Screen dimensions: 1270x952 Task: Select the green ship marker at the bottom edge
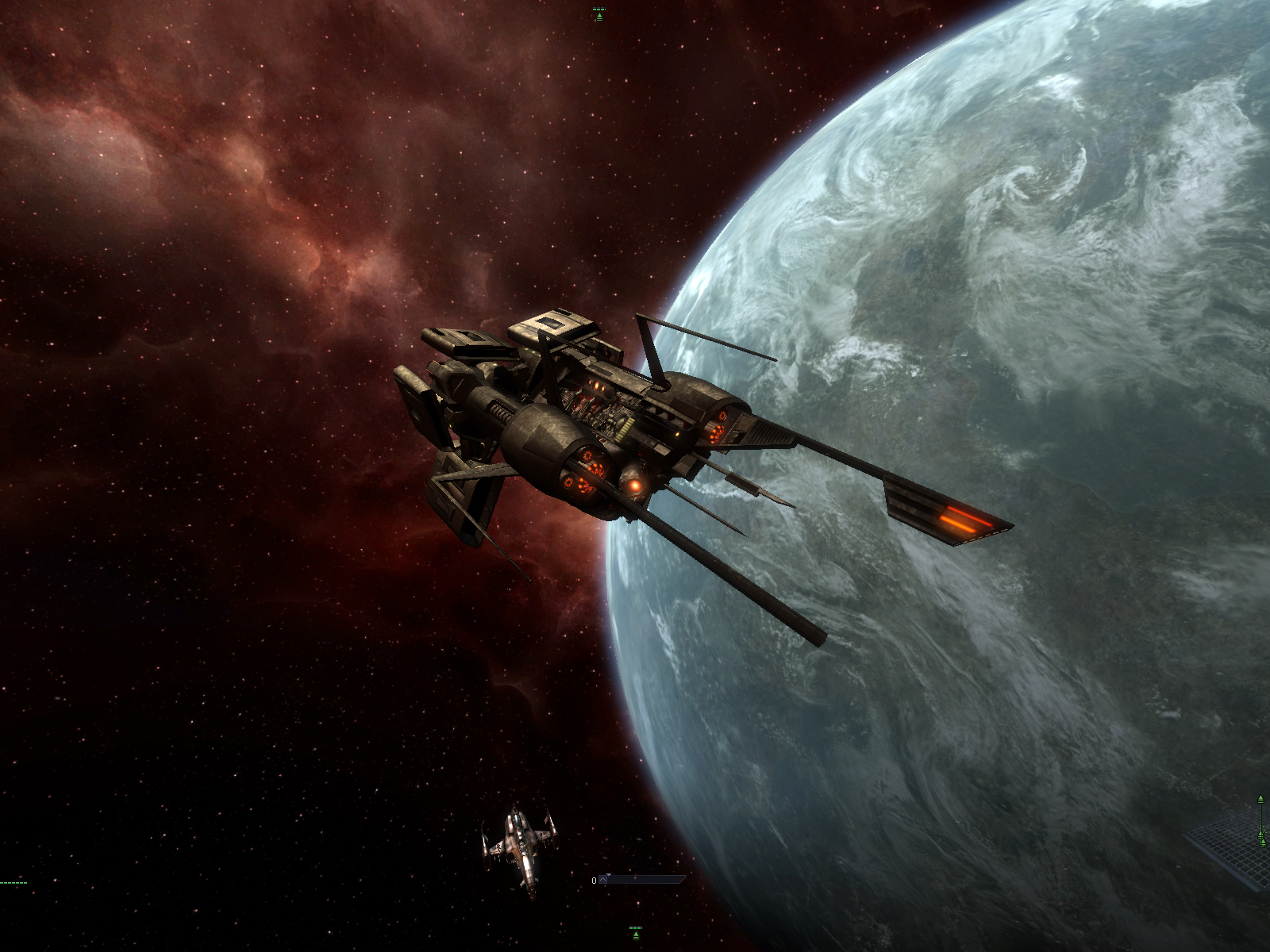pyautogui.click(x=635, y=932)
